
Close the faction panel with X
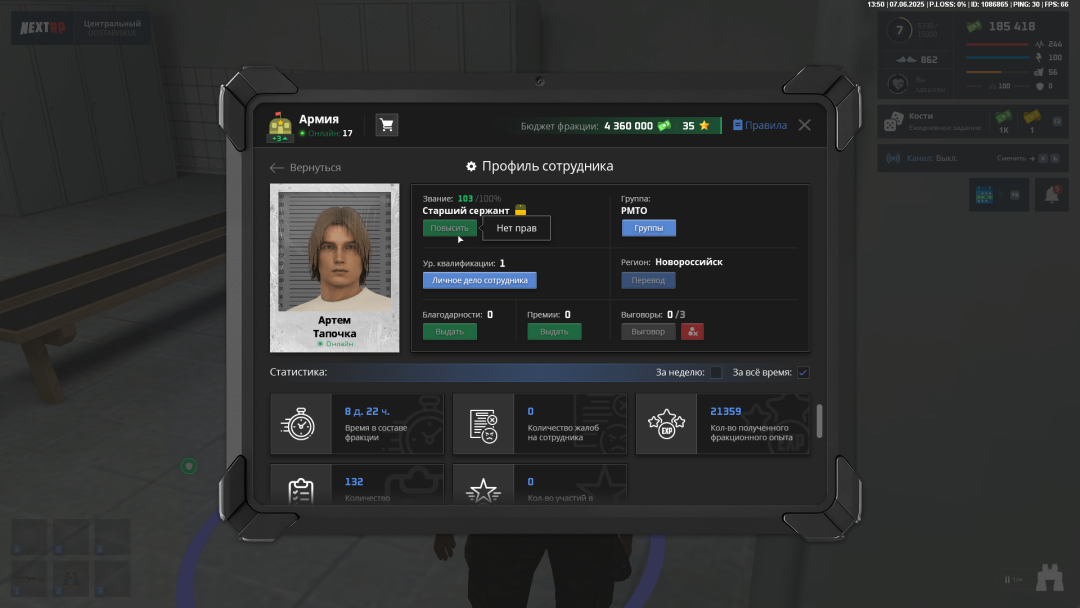pos(804,125)
